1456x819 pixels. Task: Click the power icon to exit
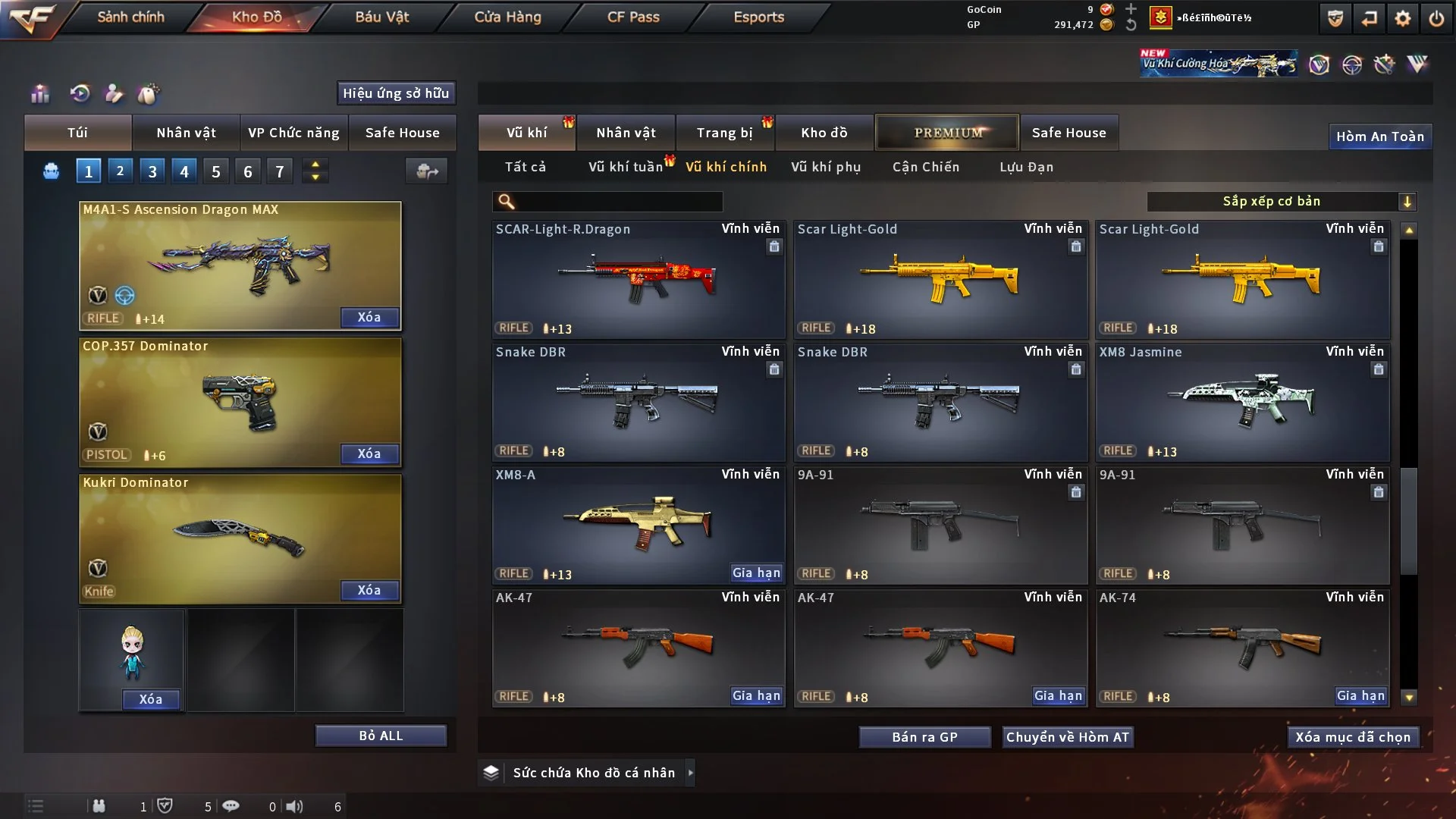(1436, 18)
